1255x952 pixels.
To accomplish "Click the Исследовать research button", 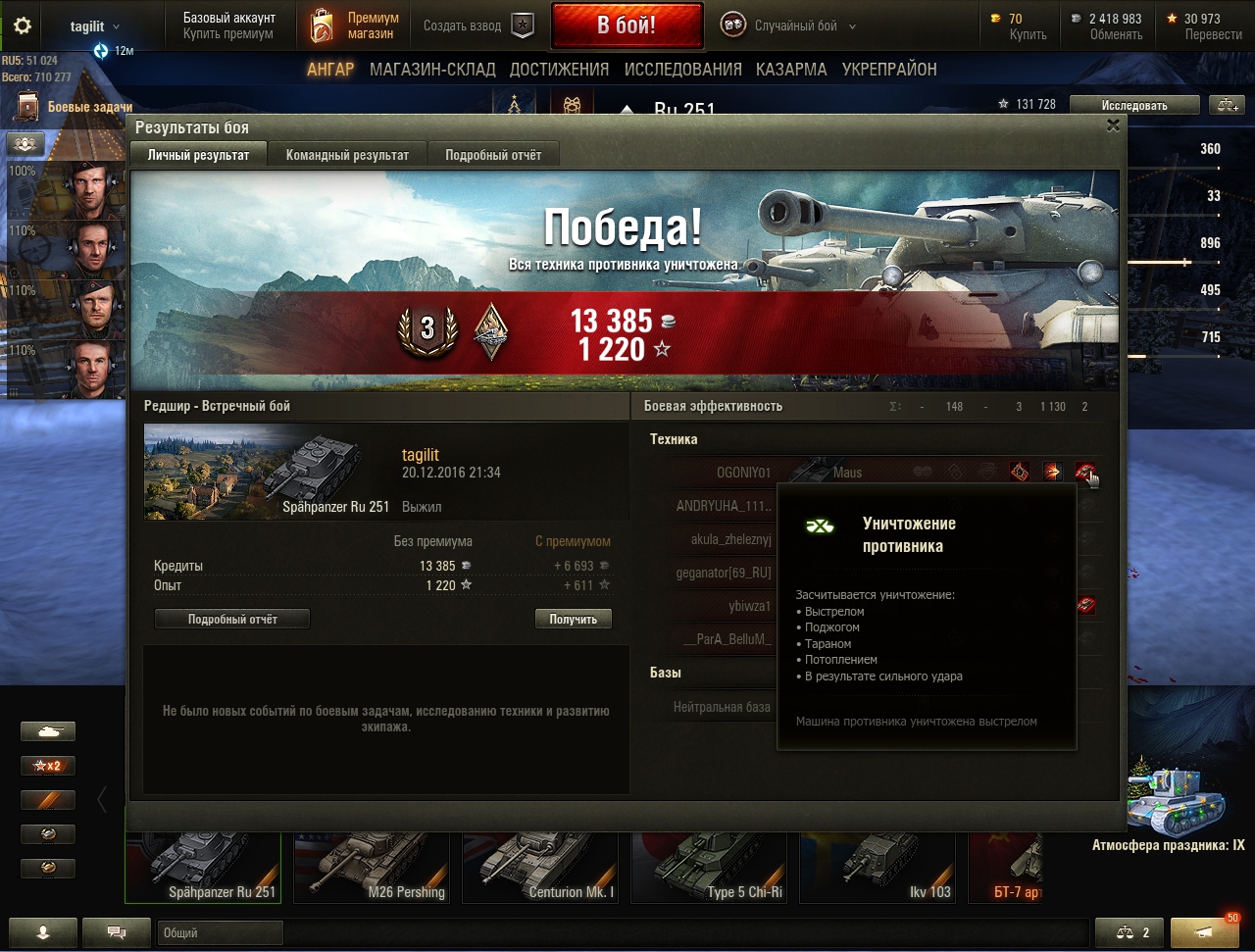I will [1133, 105].
